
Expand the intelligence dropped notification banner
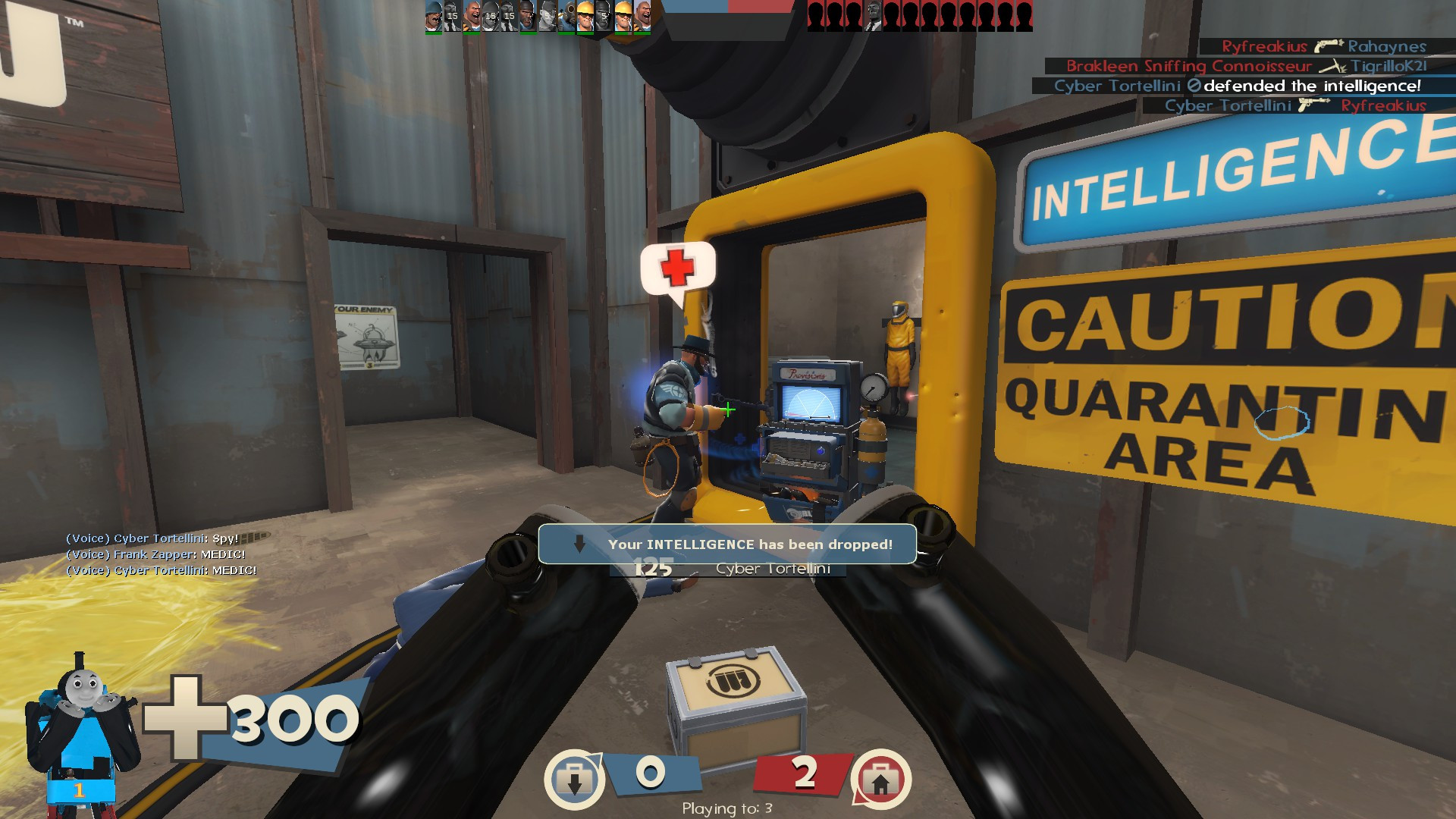pos(726,542)
